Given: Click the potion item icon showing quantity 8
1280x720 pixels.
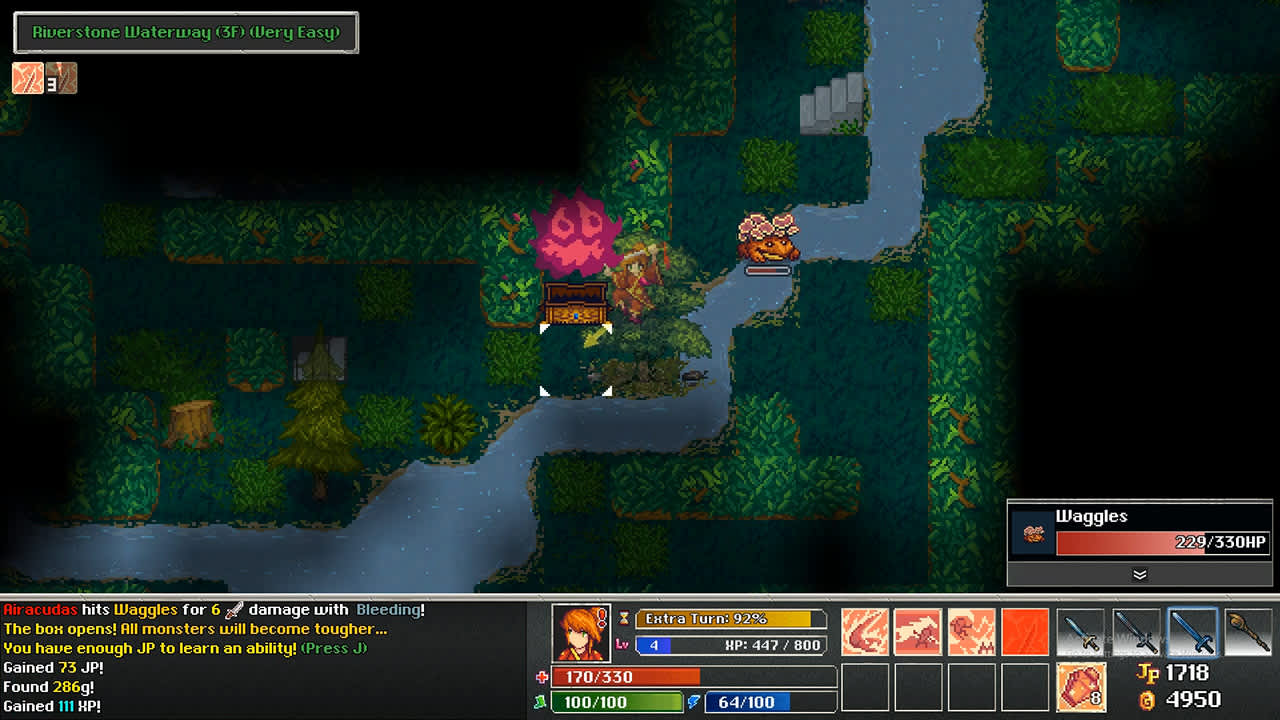Looking at the screenshot, I should point(1081,686).
